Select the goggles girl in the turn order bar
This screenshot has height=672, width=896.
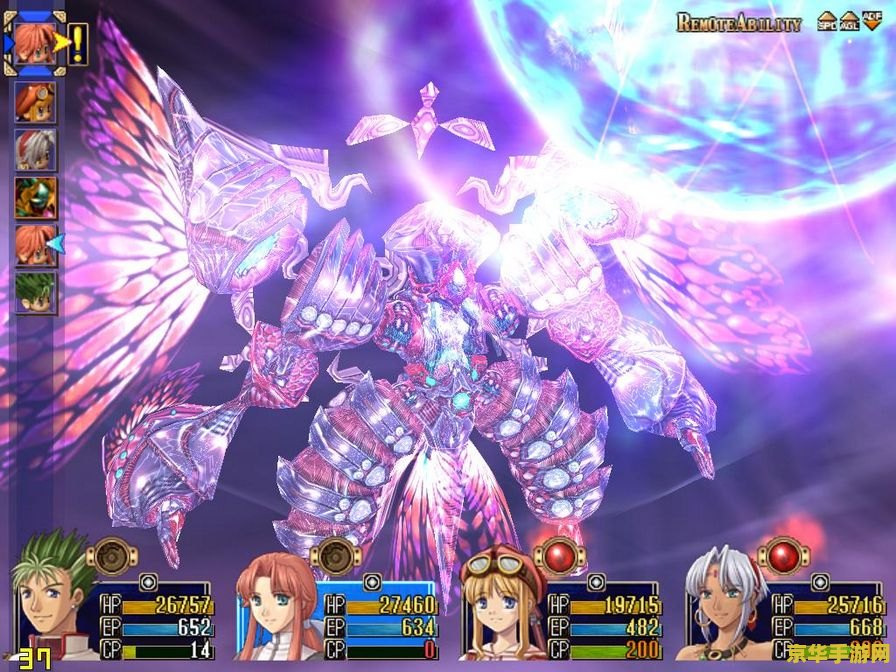click(x=35, y=103)
